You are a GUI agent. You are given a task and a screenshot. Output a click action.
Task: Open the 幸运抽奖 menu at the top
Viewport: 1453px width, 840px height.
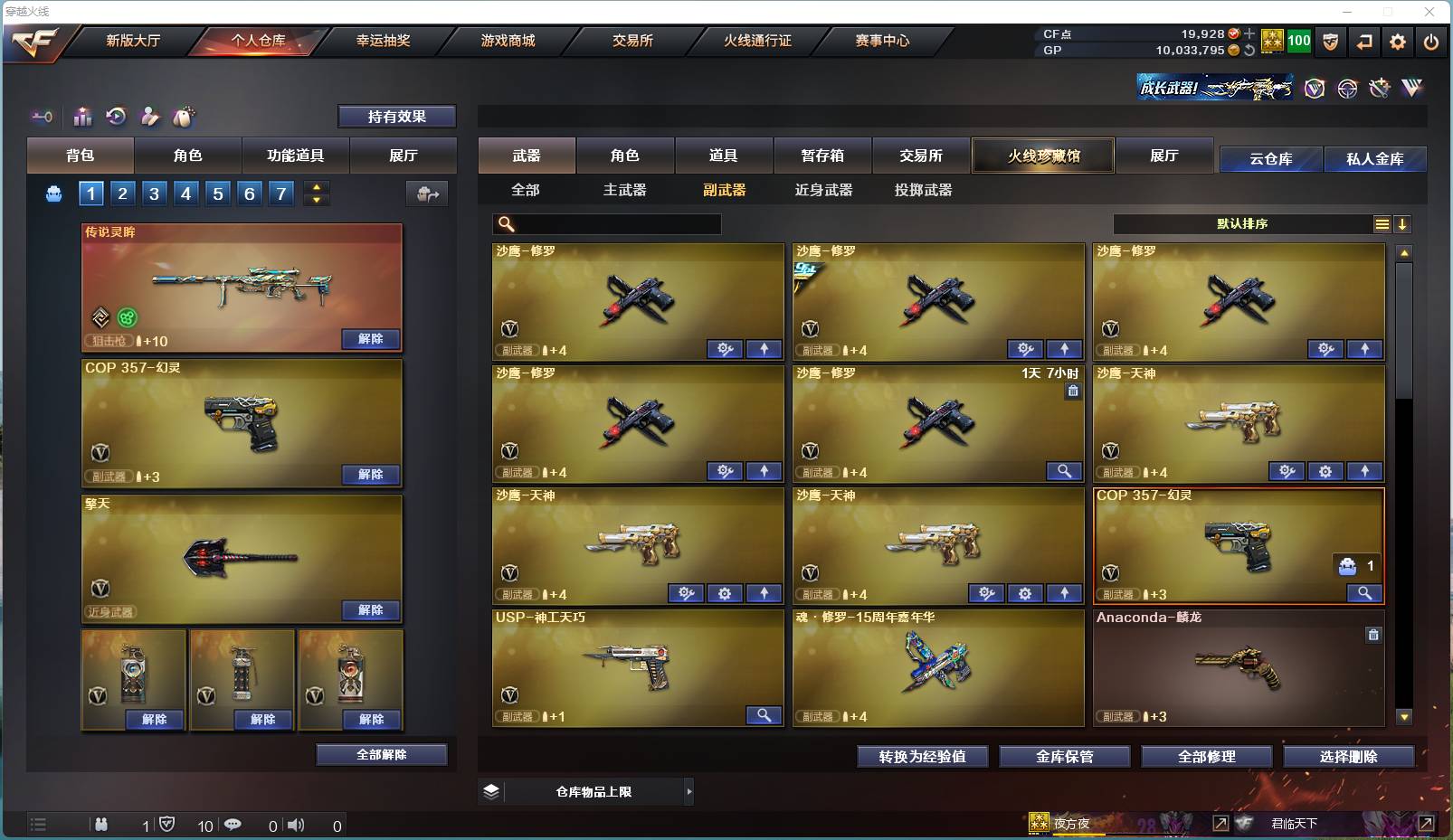383,41
